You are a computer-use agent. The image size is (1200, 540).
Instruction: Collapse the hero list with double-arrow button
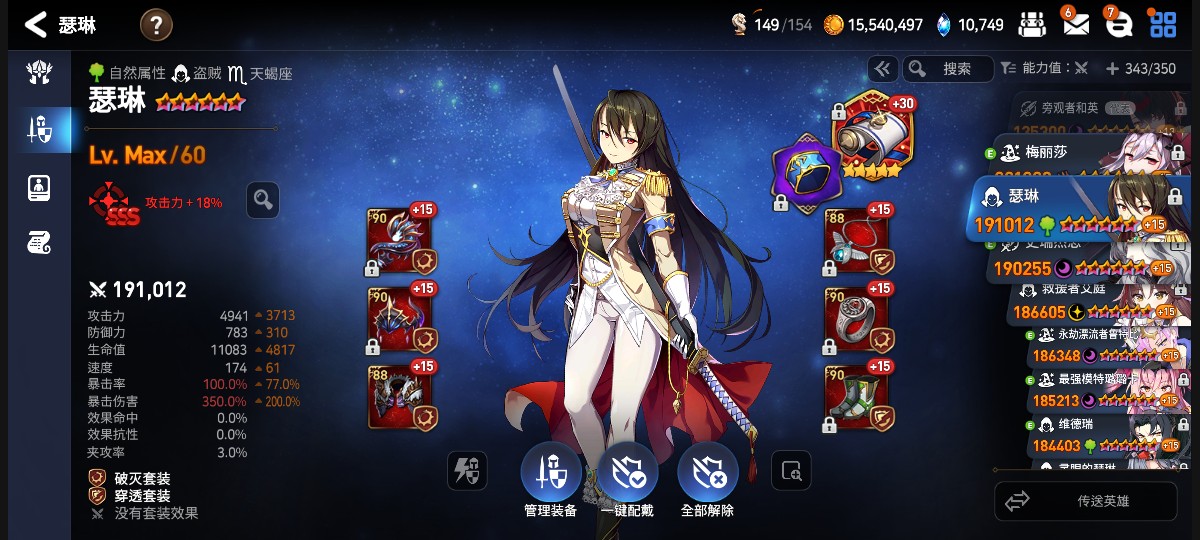pos(881,68)
